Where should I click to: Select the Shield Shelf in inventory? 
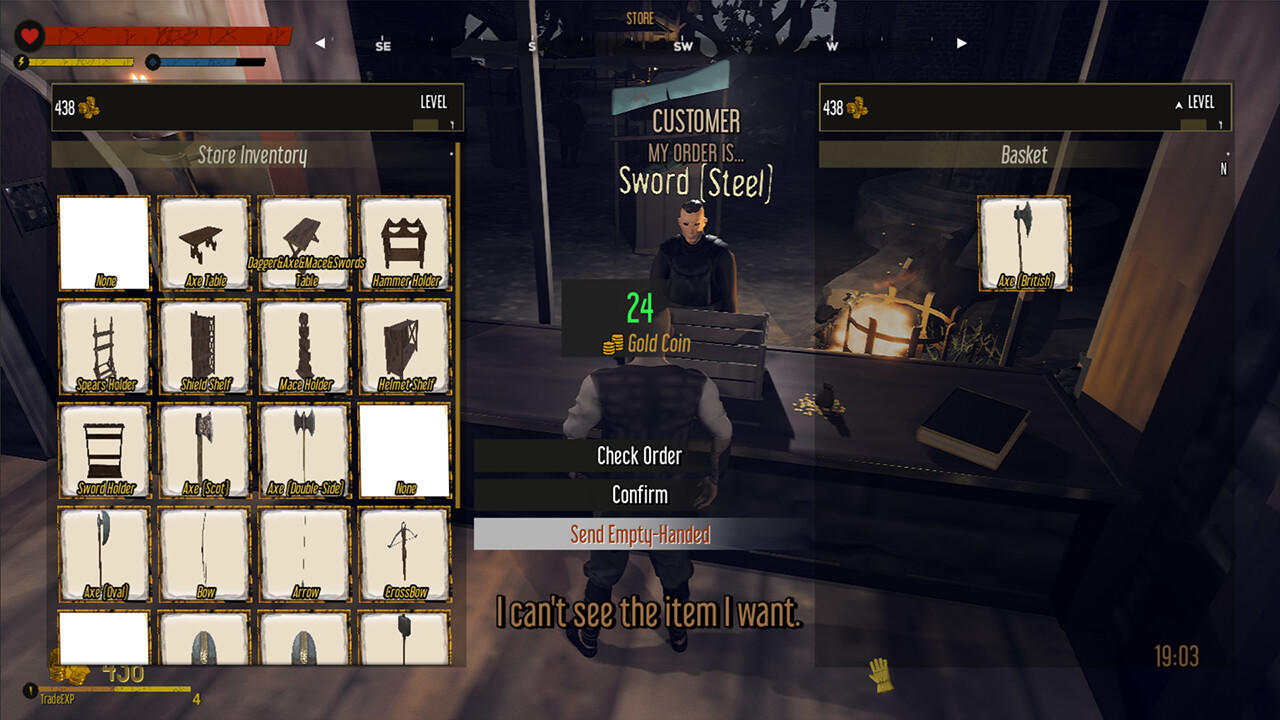(x=203, y=345)
